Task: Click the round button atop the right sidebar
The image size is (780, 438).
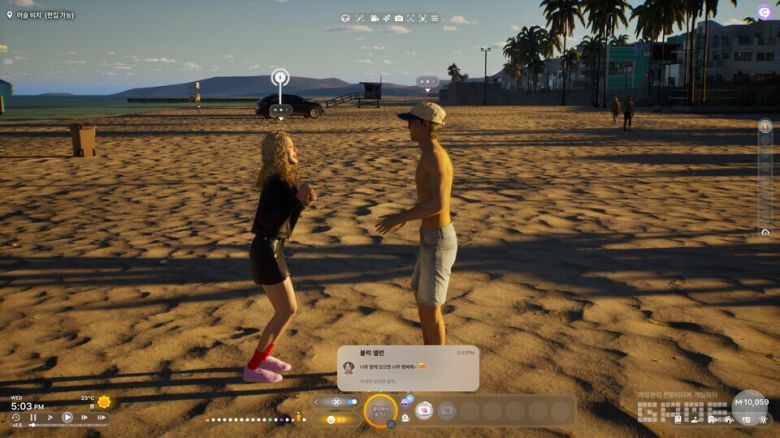Action: [x=765, y=127]
